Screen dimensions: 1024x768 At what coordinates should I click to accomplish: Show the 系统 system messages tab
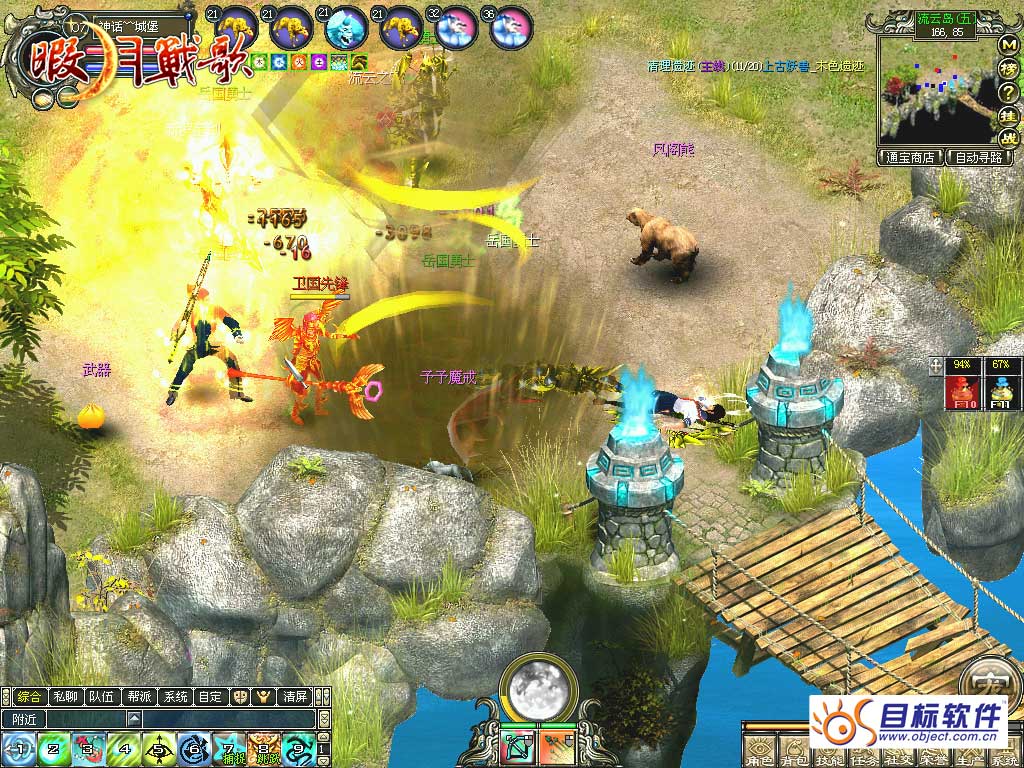point(175,696)
